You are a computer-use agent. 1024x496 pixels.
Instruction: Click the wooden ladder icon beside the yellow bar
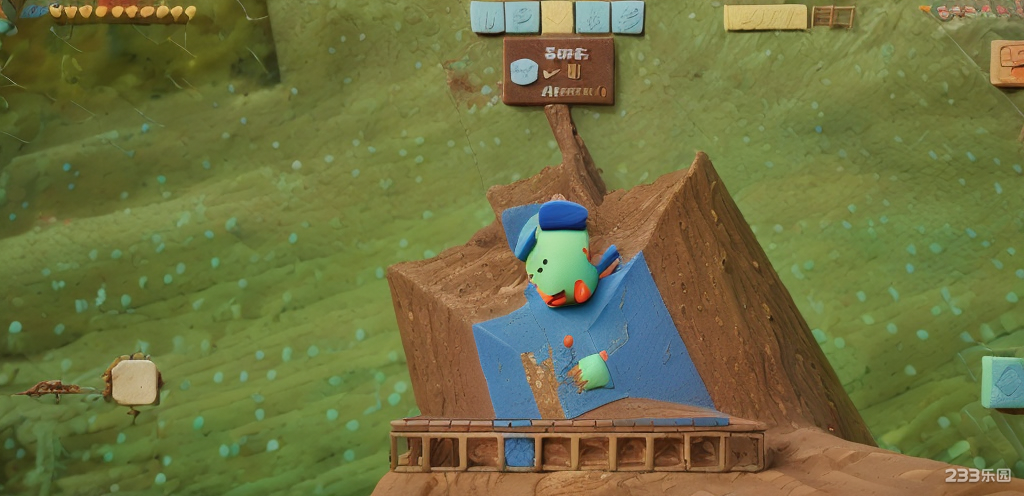(832, 17)
